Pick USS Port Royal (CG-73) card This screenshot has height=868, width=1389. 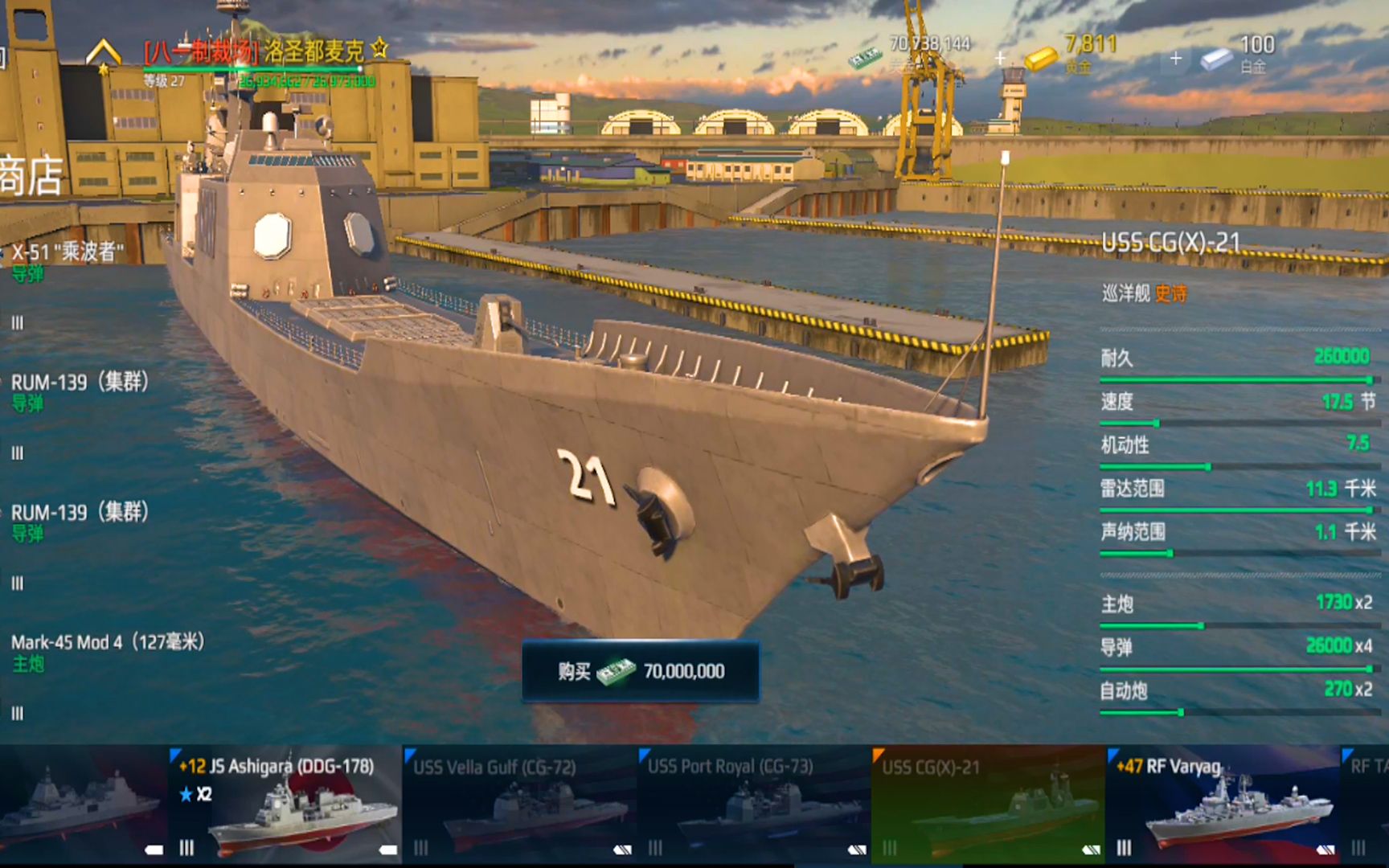tap(754, 804)
